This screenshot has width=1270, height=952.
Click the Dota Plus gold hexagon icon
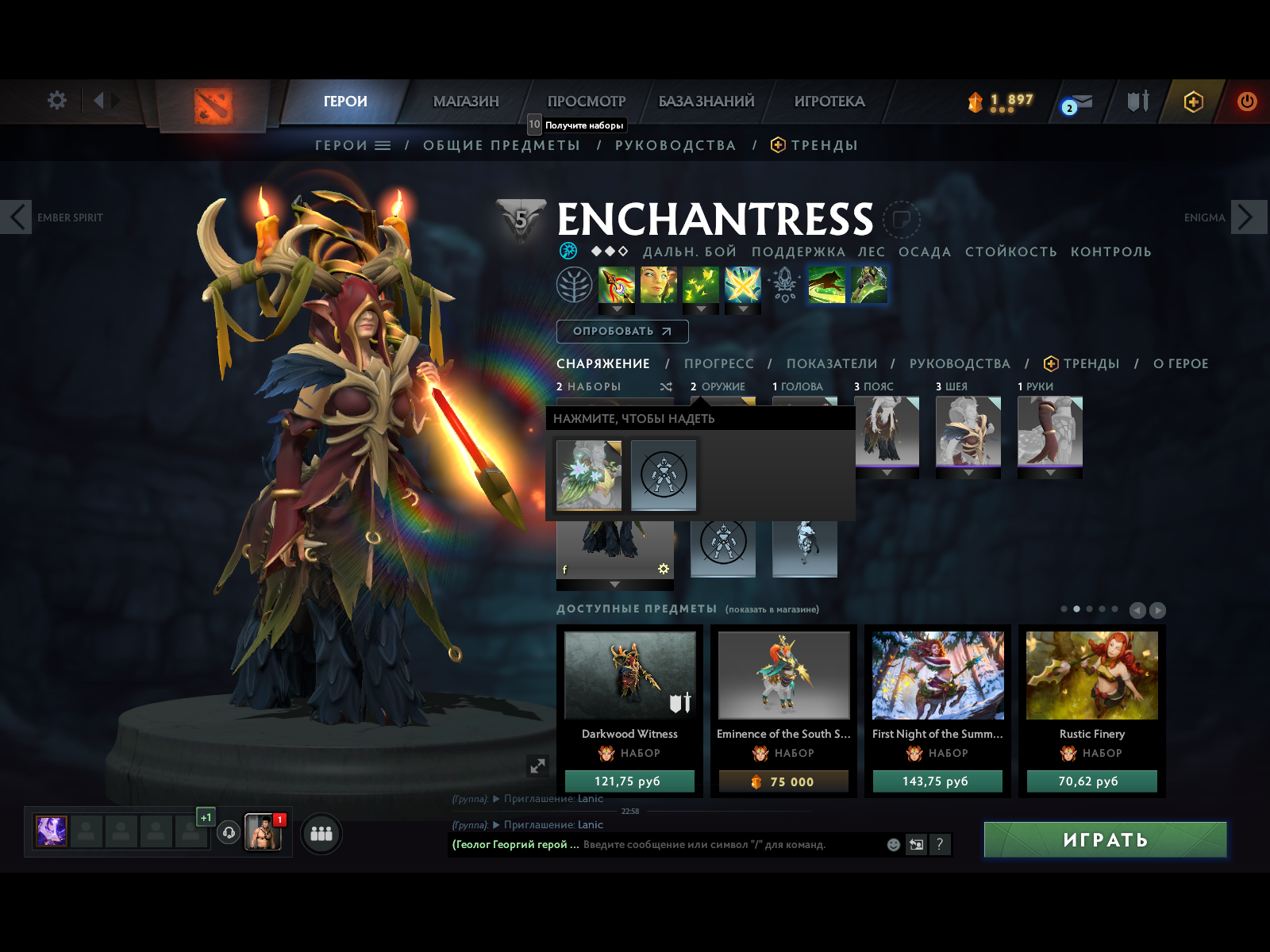(1194, 101)
